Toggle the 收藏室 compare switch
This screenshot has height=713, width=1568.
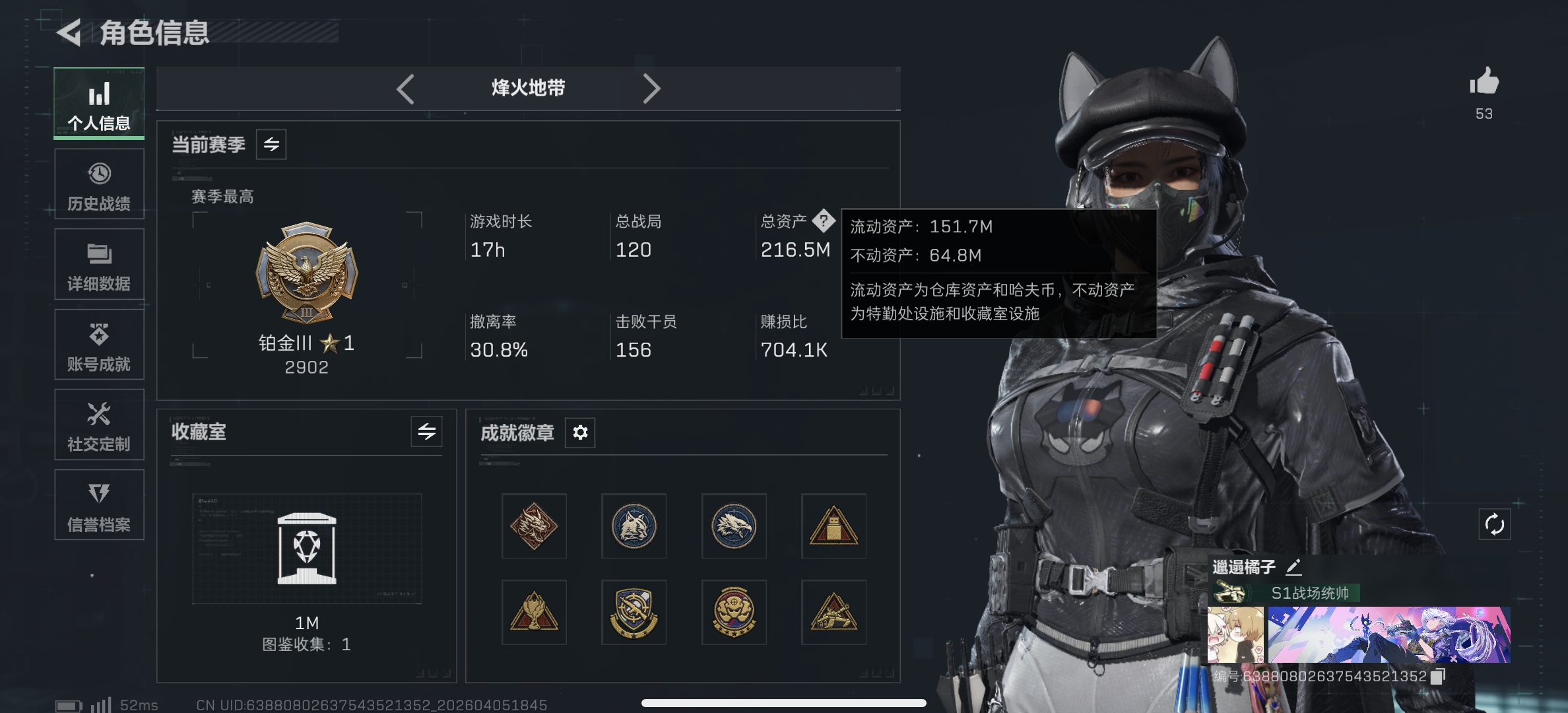(x=426, y=432)
